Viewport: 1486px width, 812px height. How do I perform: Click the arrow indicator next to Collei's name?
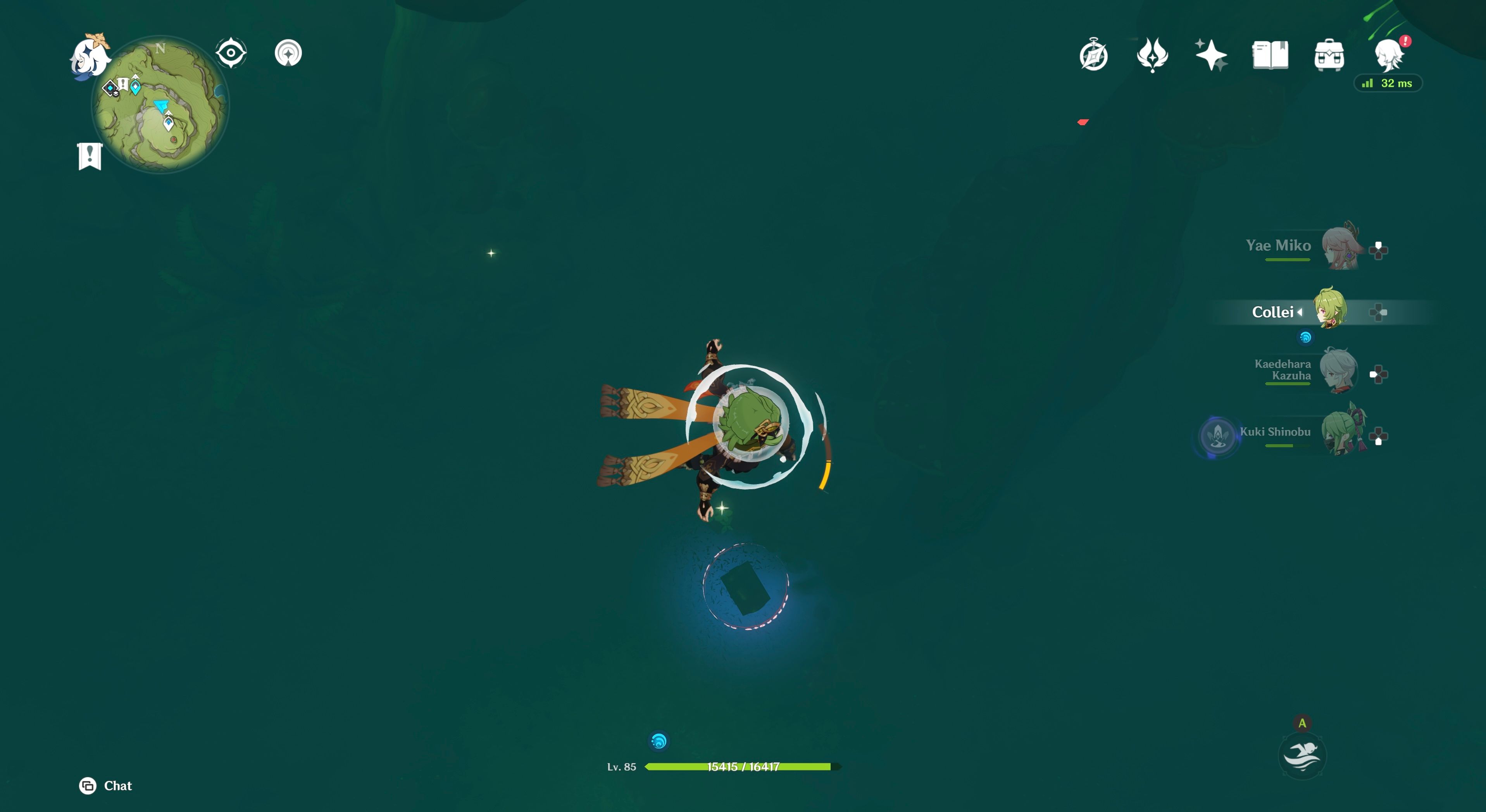[x=1300, y=312]
